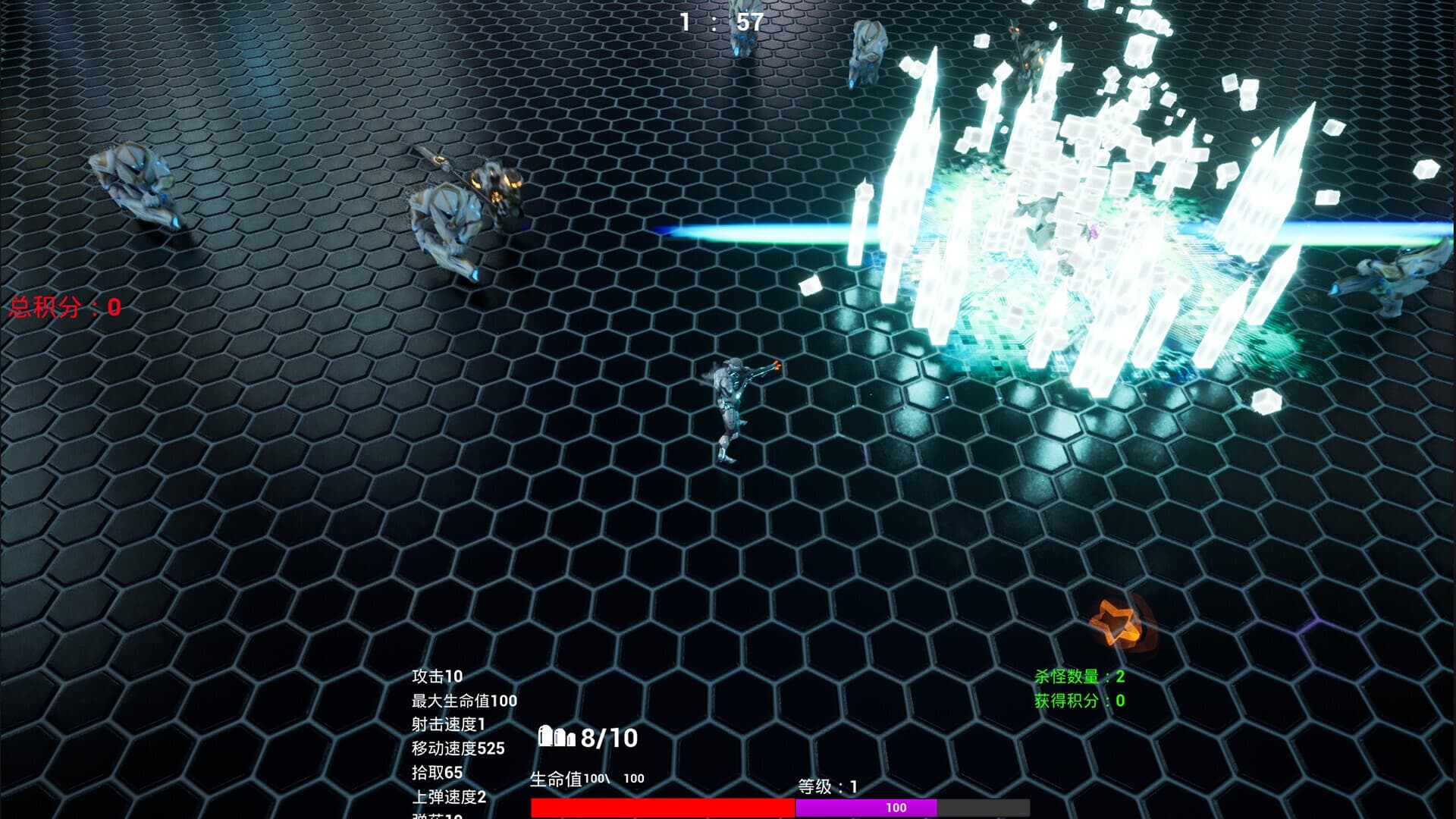Click the bullet ammo icon showing 8/10
The width and height of the screenshot is (1456, 819).
(557, 736)
